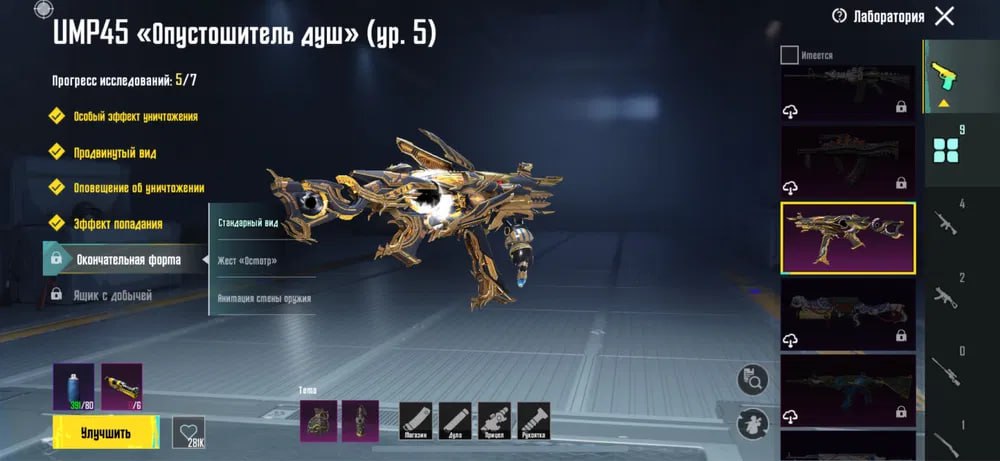Select Анимация смены оружия option
Image resolution: width=1000 pixels, height=461 pixels.
coord(263,298)
